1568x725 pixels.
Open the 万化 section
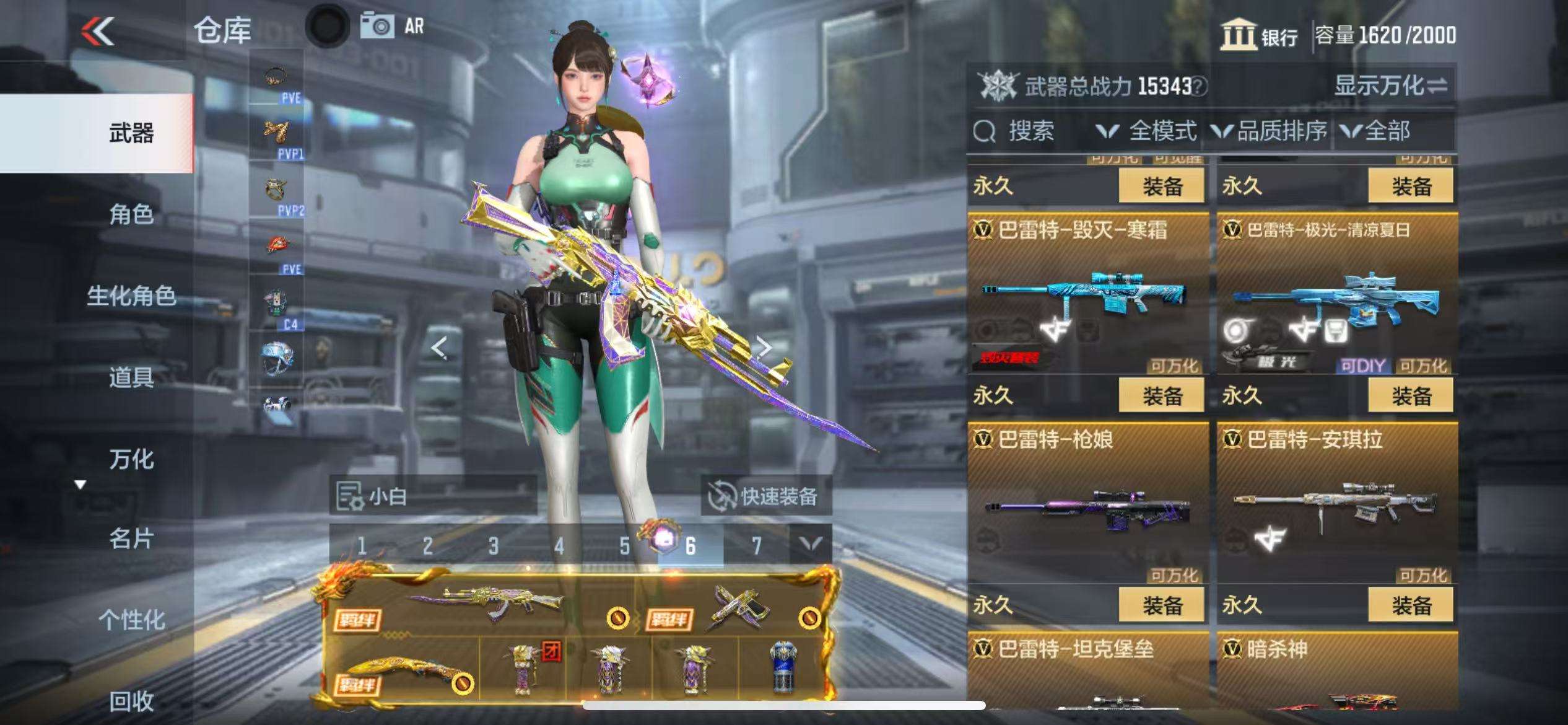[131, 459]
